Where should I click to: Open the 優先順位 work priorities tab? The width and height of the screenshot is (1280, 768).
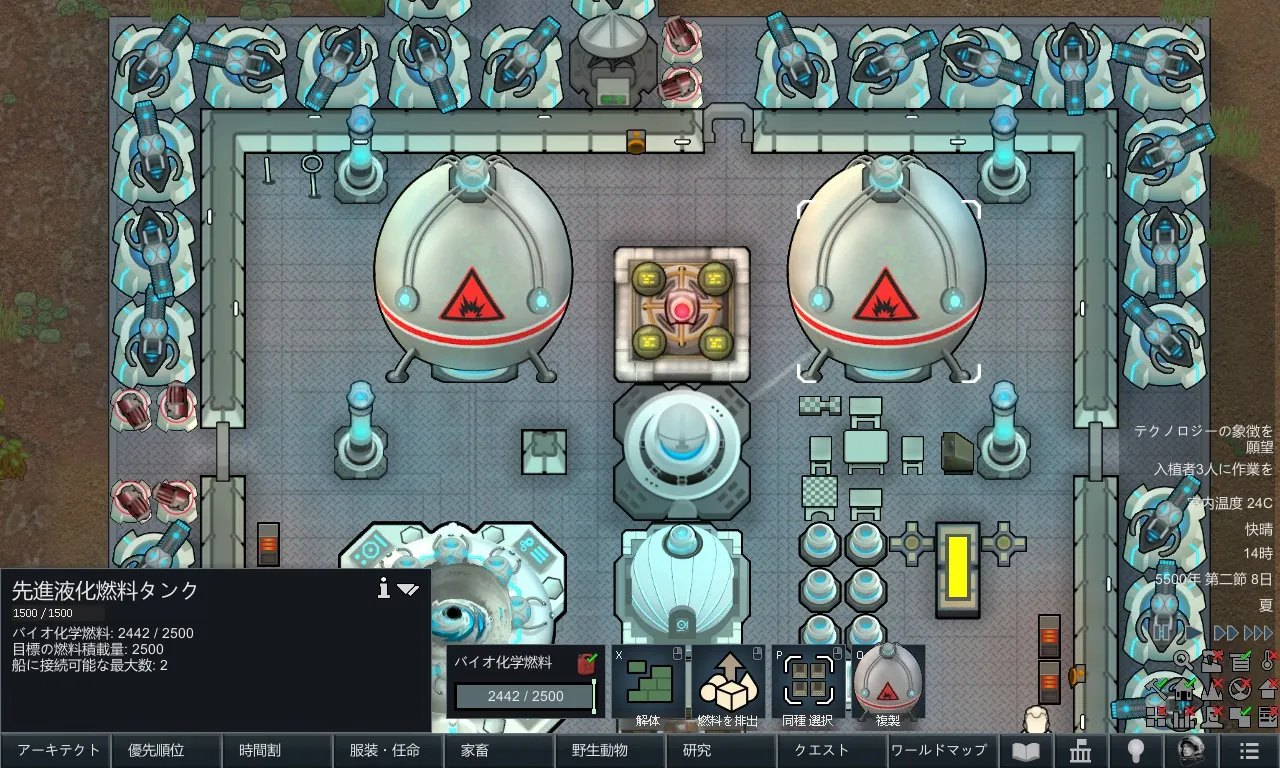(x=165, y=750)
